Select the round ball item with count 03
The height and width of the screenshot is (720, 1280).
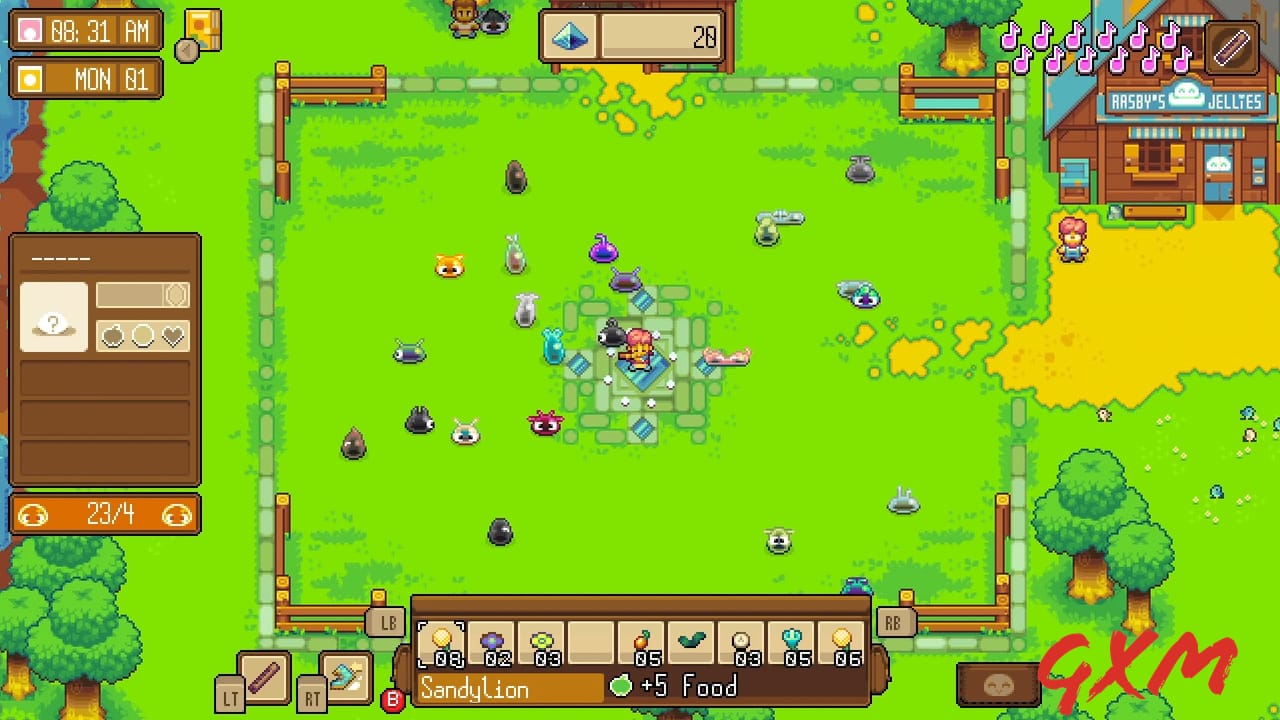743,643
